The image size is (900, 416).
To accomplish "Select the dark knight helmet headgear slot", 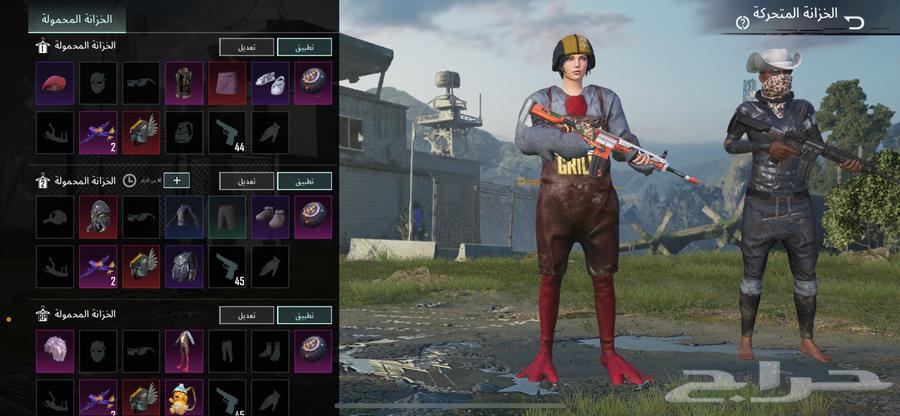I will [98, 217].
